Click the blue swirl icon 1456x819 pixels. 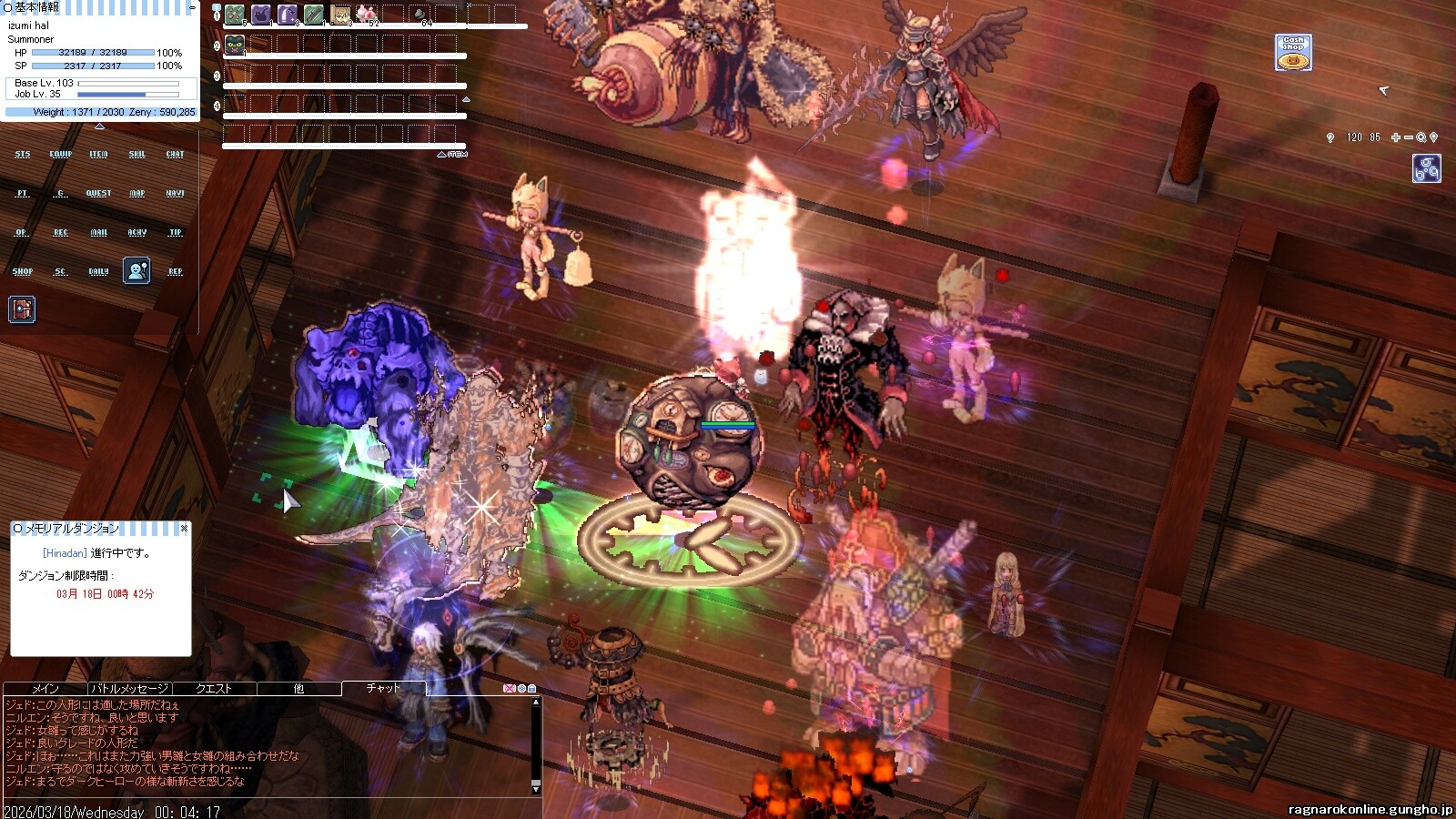pyautogui.click(x=1426, y=168)
